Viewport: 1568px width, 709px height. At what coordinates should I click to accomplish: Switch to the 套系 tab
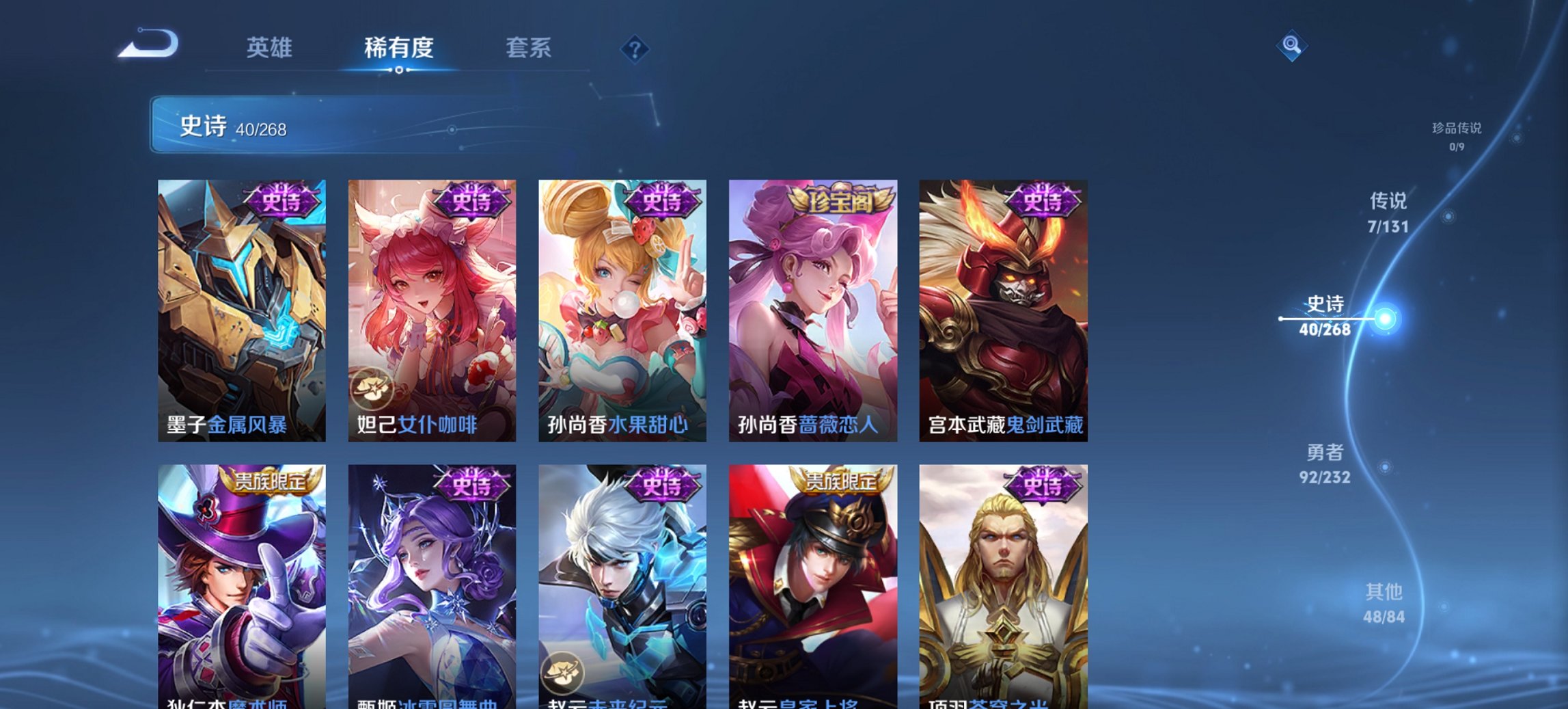pos(529,48)
